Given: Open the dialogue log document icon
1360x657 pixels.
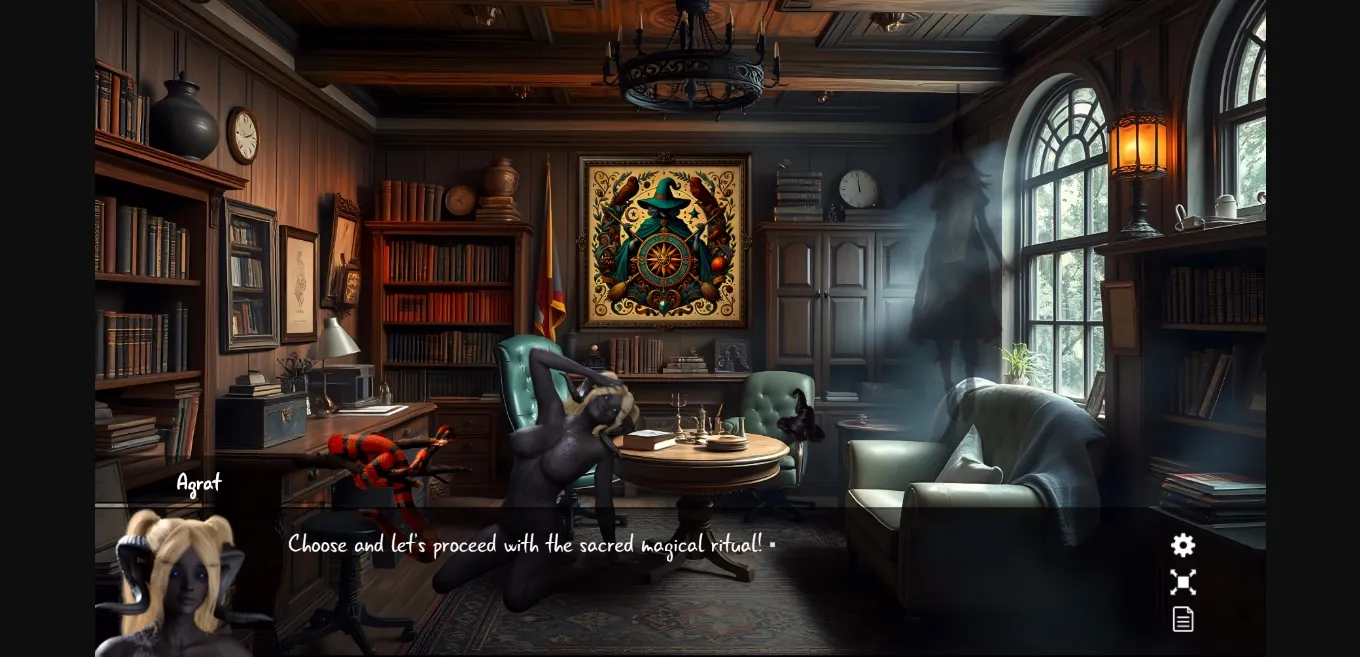Looking at the screenshot, I should (1183, 619).
